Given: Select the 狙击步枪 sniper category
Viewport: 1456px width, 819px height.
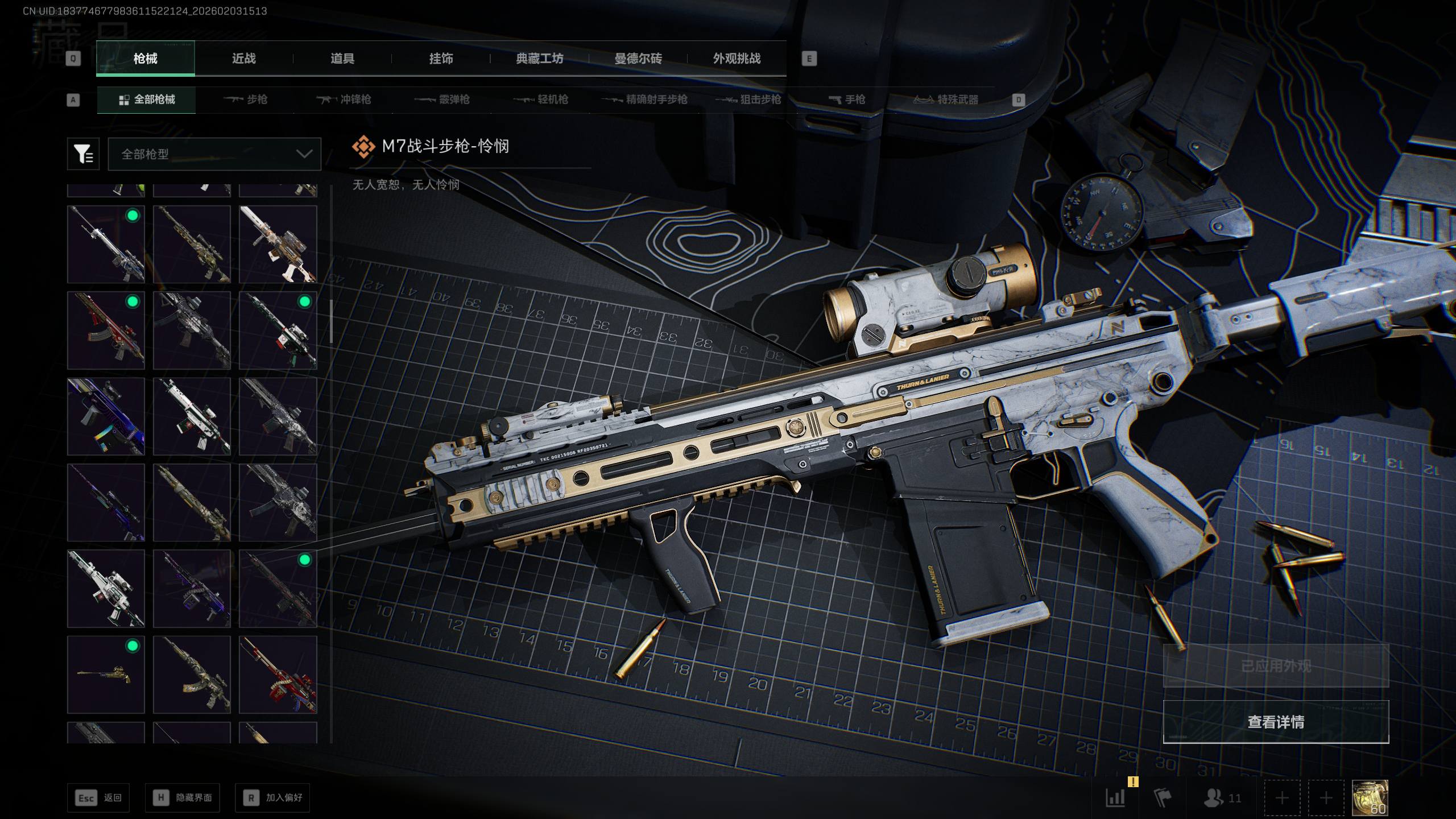Looking at the screenshot, I should [748, 100].
